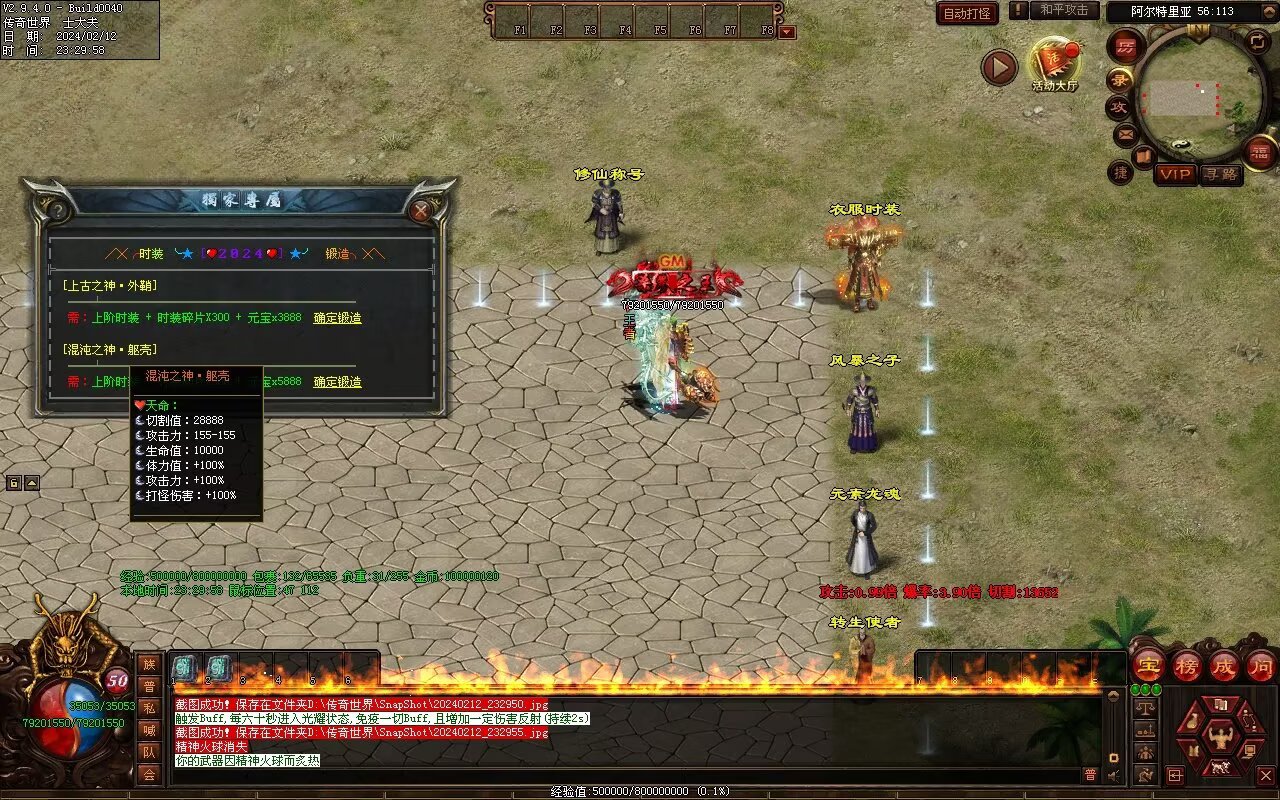
Task: Open the 活动大厅 event hall
Action: (1055, 64)
